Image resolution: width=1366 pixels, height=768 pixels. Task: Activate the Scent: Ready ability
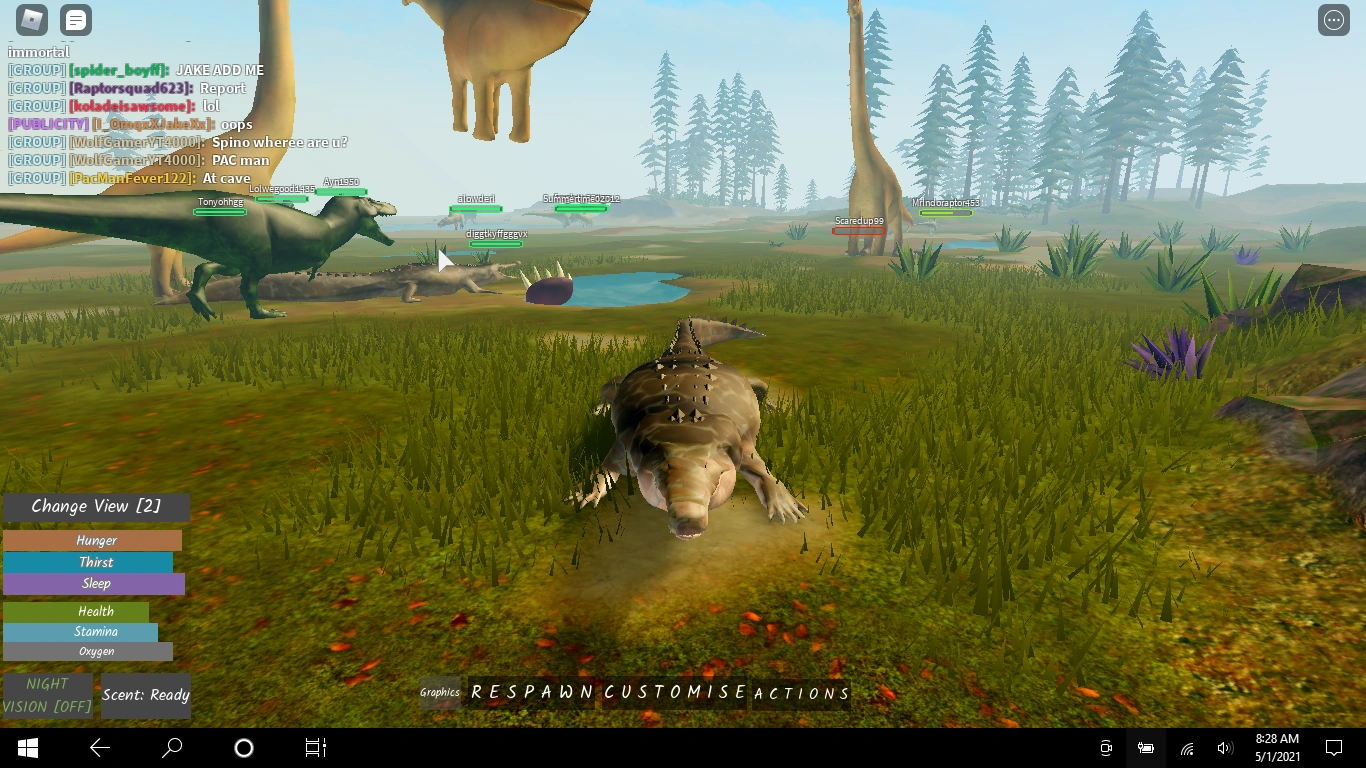(x=146, y=695)
